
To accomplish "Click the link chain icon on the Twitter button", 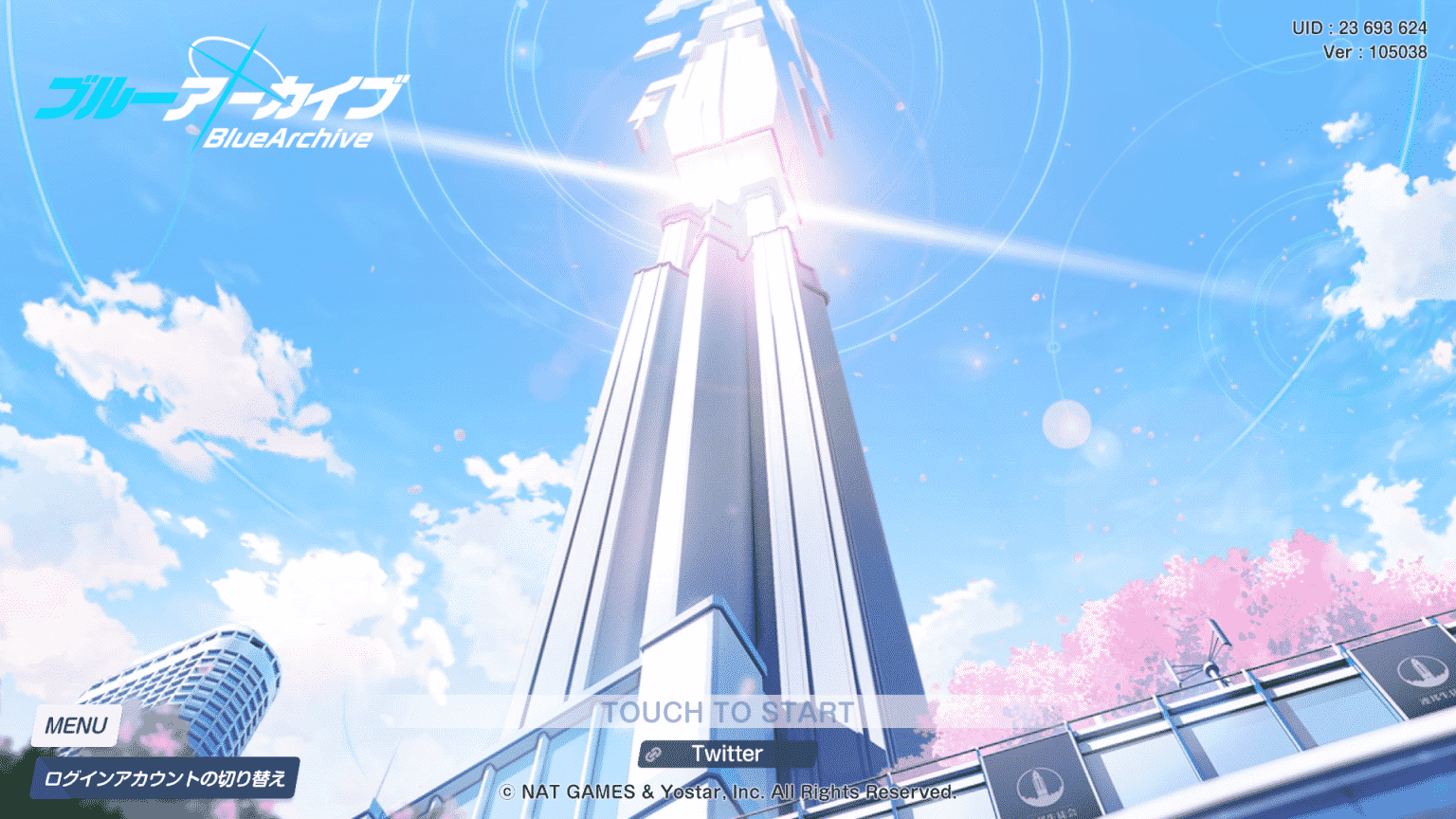I will coord(655,754).
